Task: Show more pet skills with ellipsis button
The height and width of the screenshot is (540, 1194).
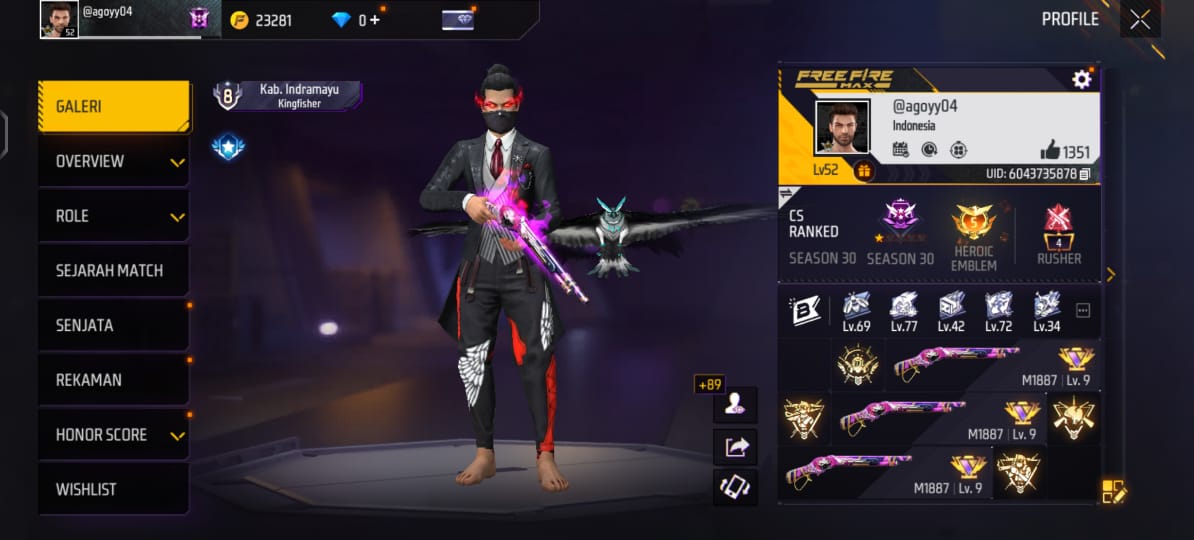Action: pos(1082,311)
